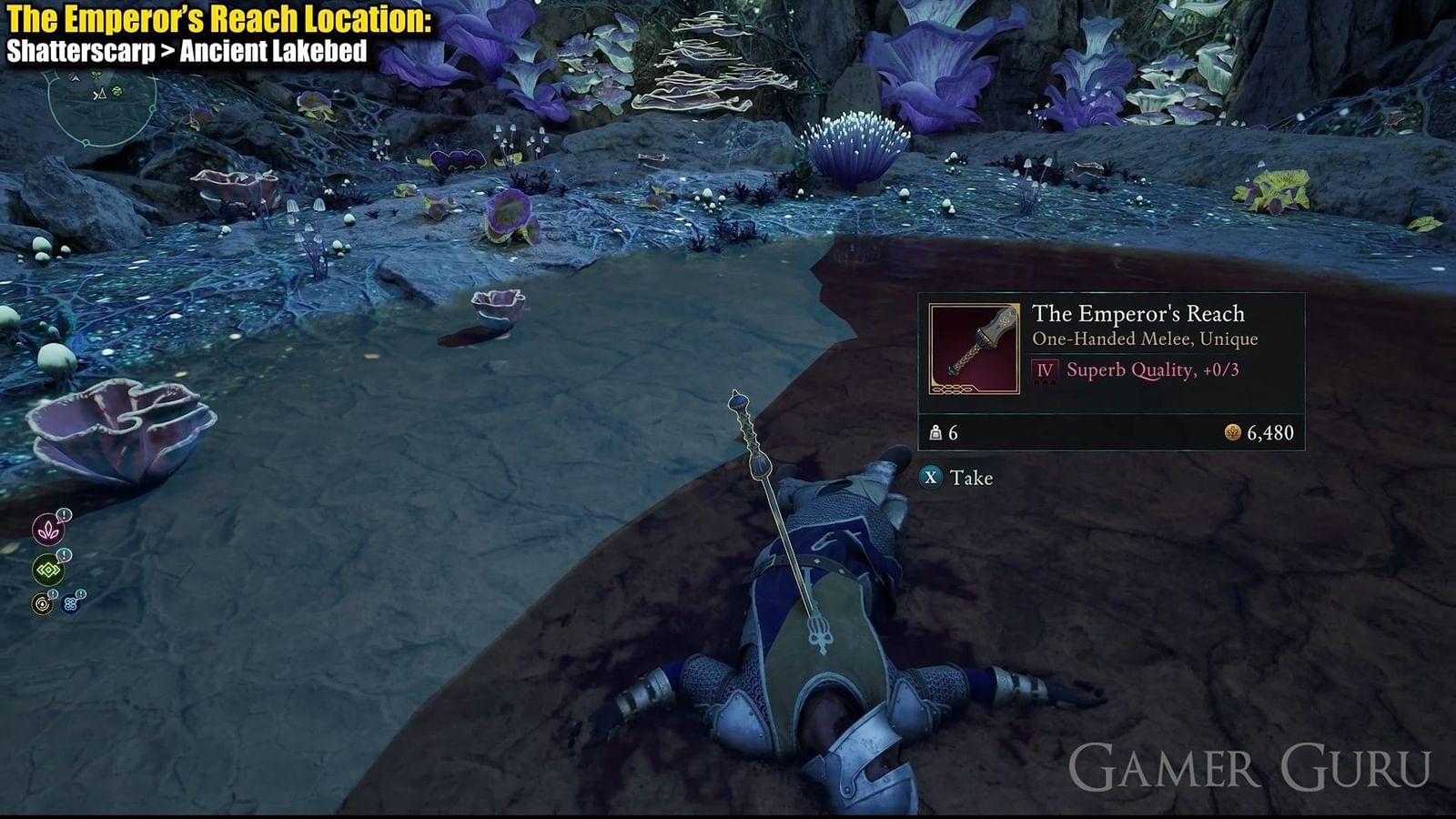Click the green gem-shaped loot pickup icon
The width and height of the screenshot is (1456, 819).
[x=47, y=568]
